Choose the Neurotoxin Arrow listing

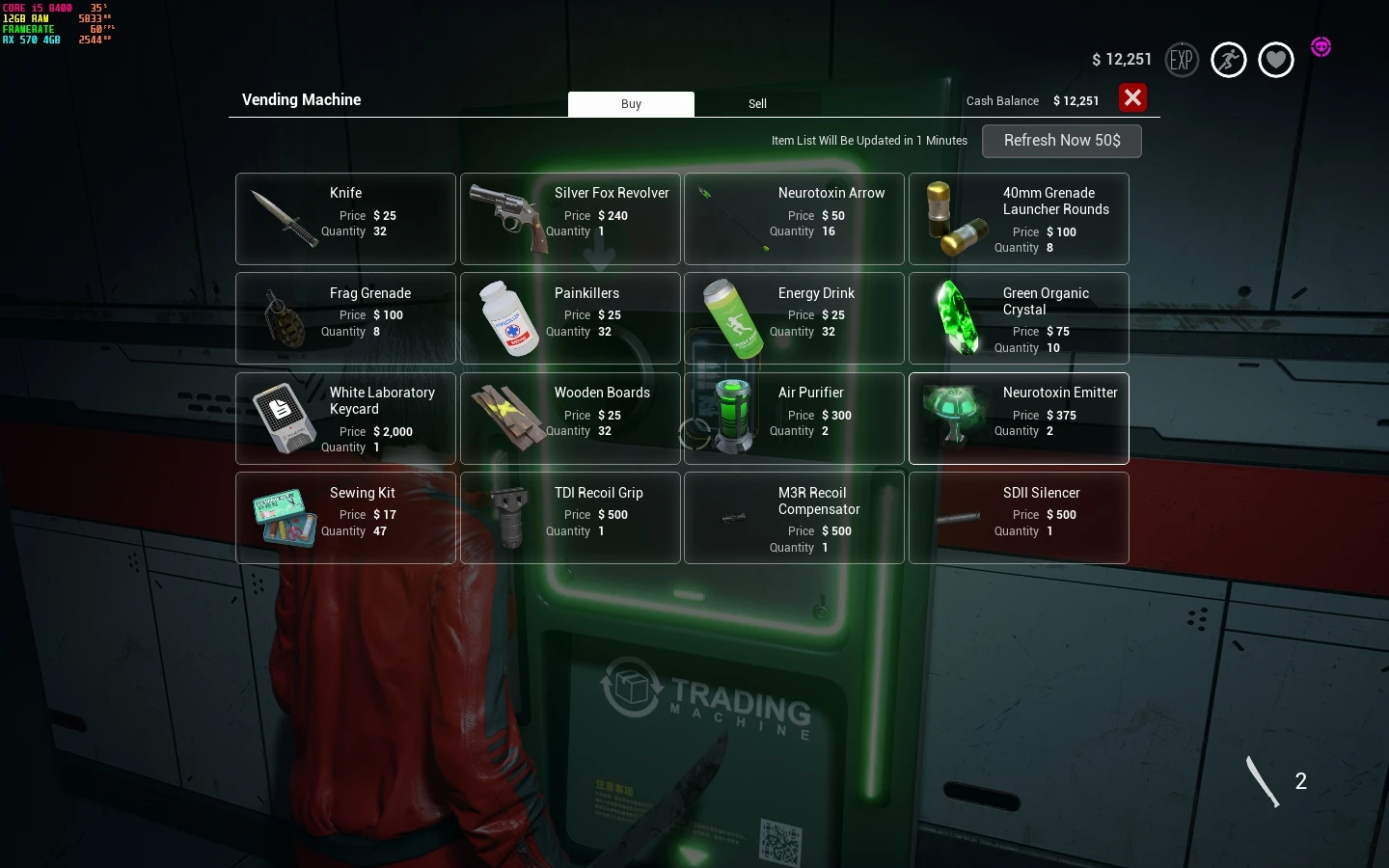point(794,219)
